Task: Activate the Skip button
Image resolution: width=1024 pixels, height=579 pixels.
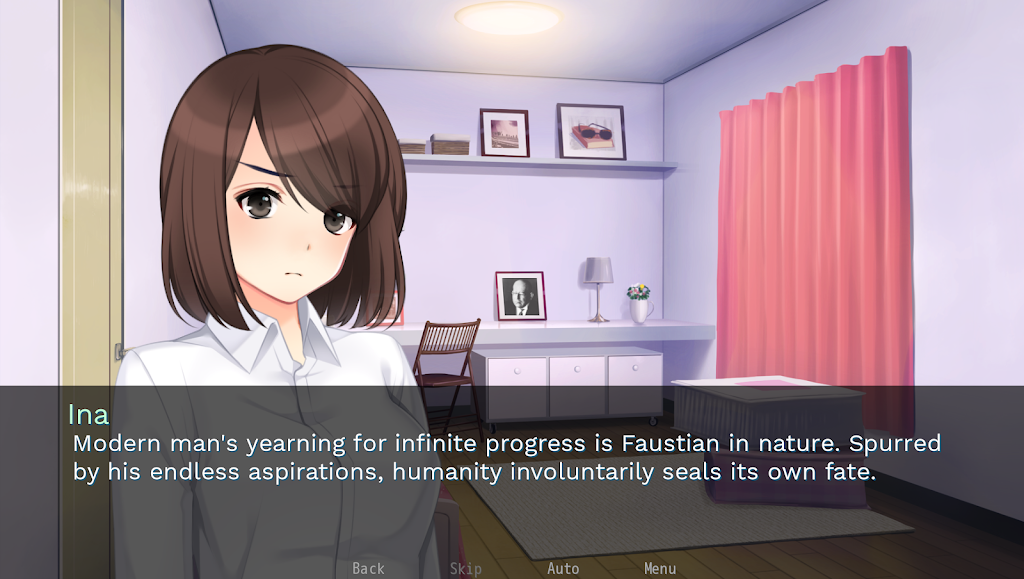Action: point(465,568)
